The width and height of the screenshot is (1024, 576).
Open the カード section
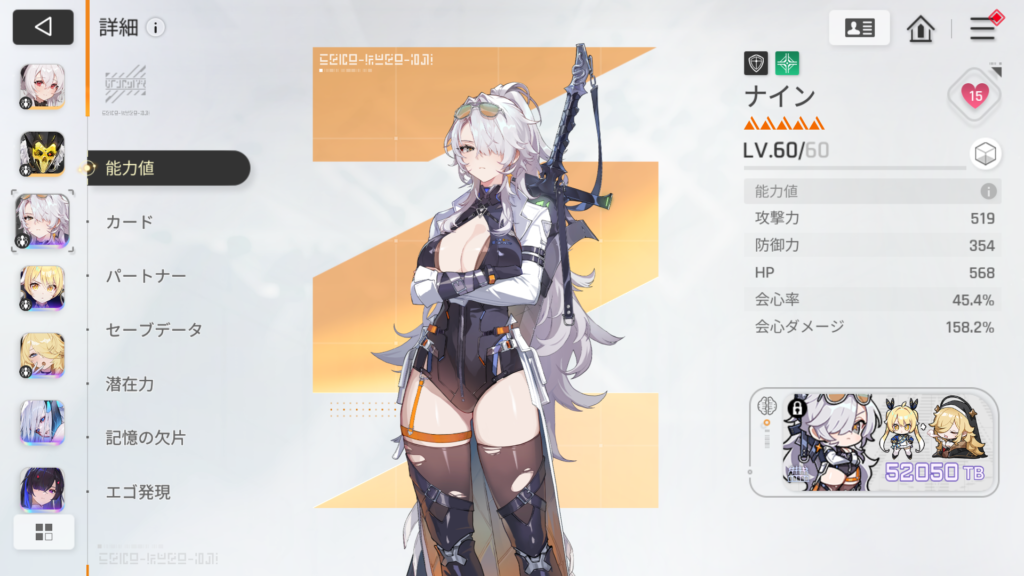[x=130, y=222]
